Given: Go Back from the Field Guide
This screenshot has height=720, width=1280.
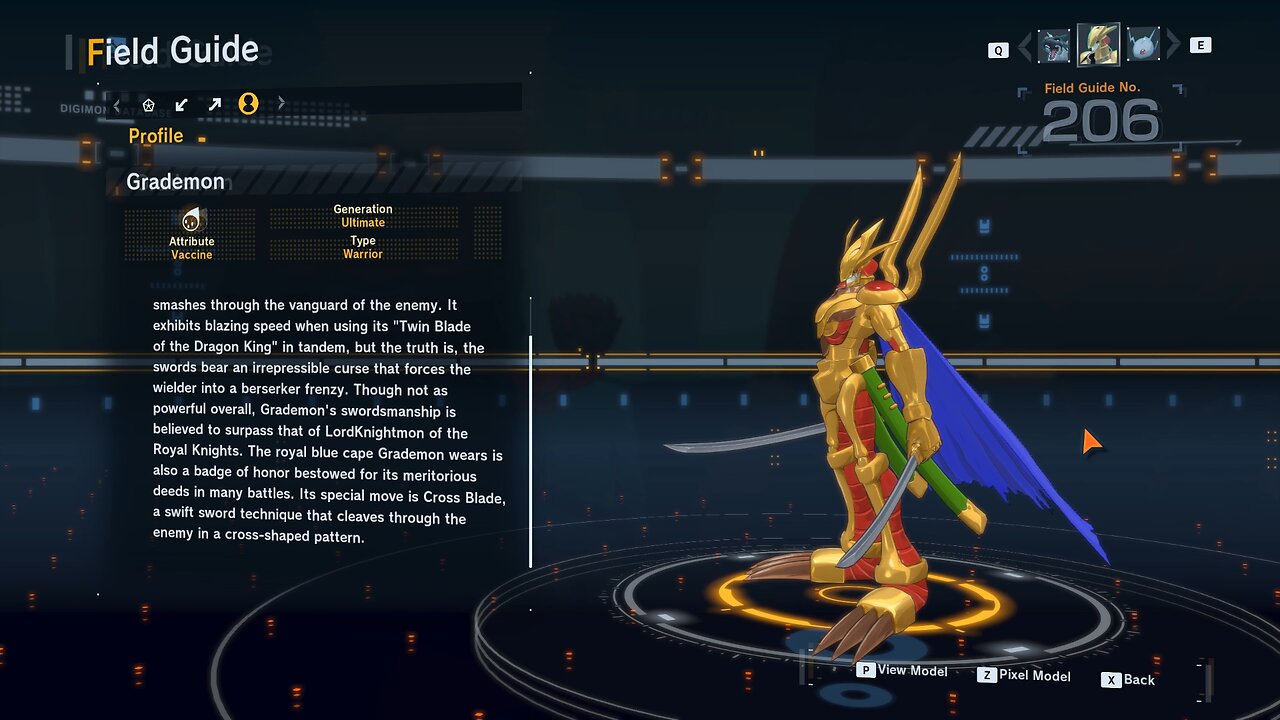Looking at the screenshot, I should pos(1129,680).
